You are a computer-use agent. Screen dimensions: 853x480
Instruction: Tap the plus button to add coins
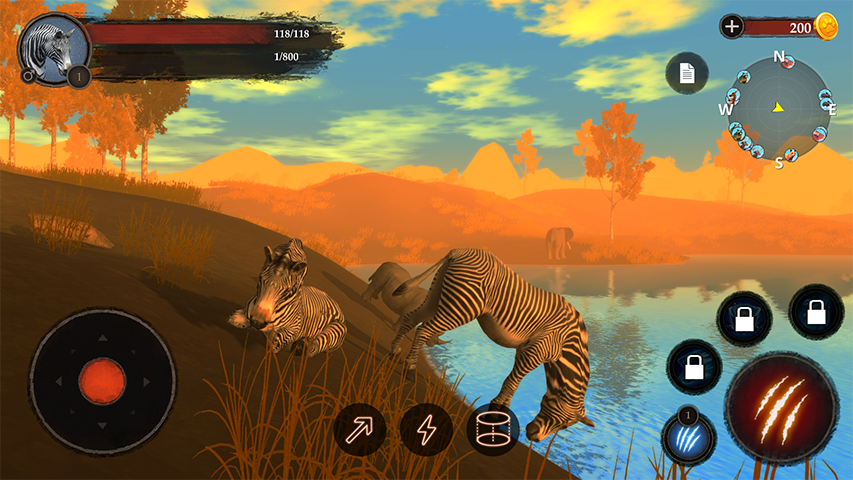coord(732,27)
